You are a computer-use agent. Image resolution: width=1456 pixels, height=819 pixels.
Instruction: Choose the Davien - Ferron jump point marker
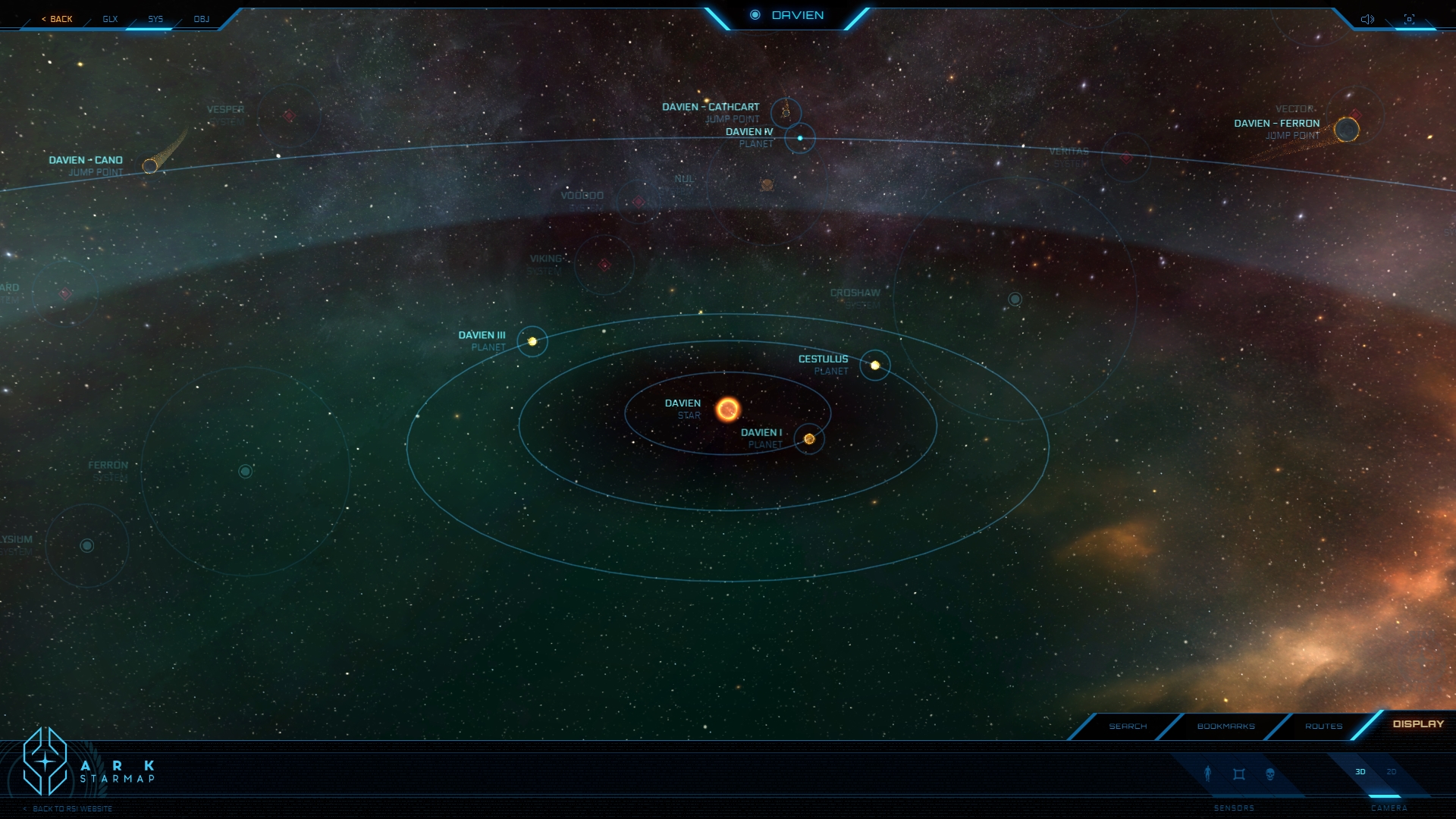(x=1347, y=130)
